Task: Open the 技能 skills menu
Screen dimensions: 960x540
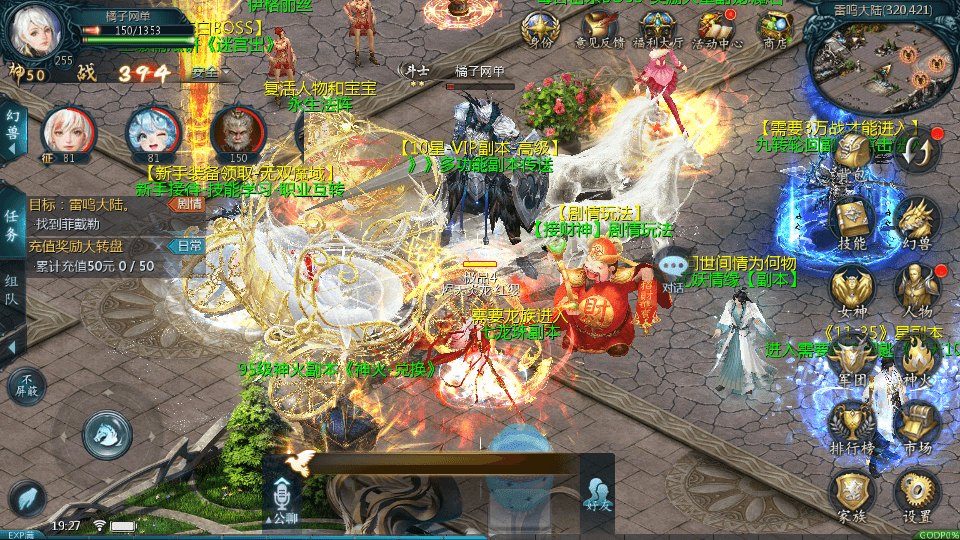Action: [x=852, y=224]
